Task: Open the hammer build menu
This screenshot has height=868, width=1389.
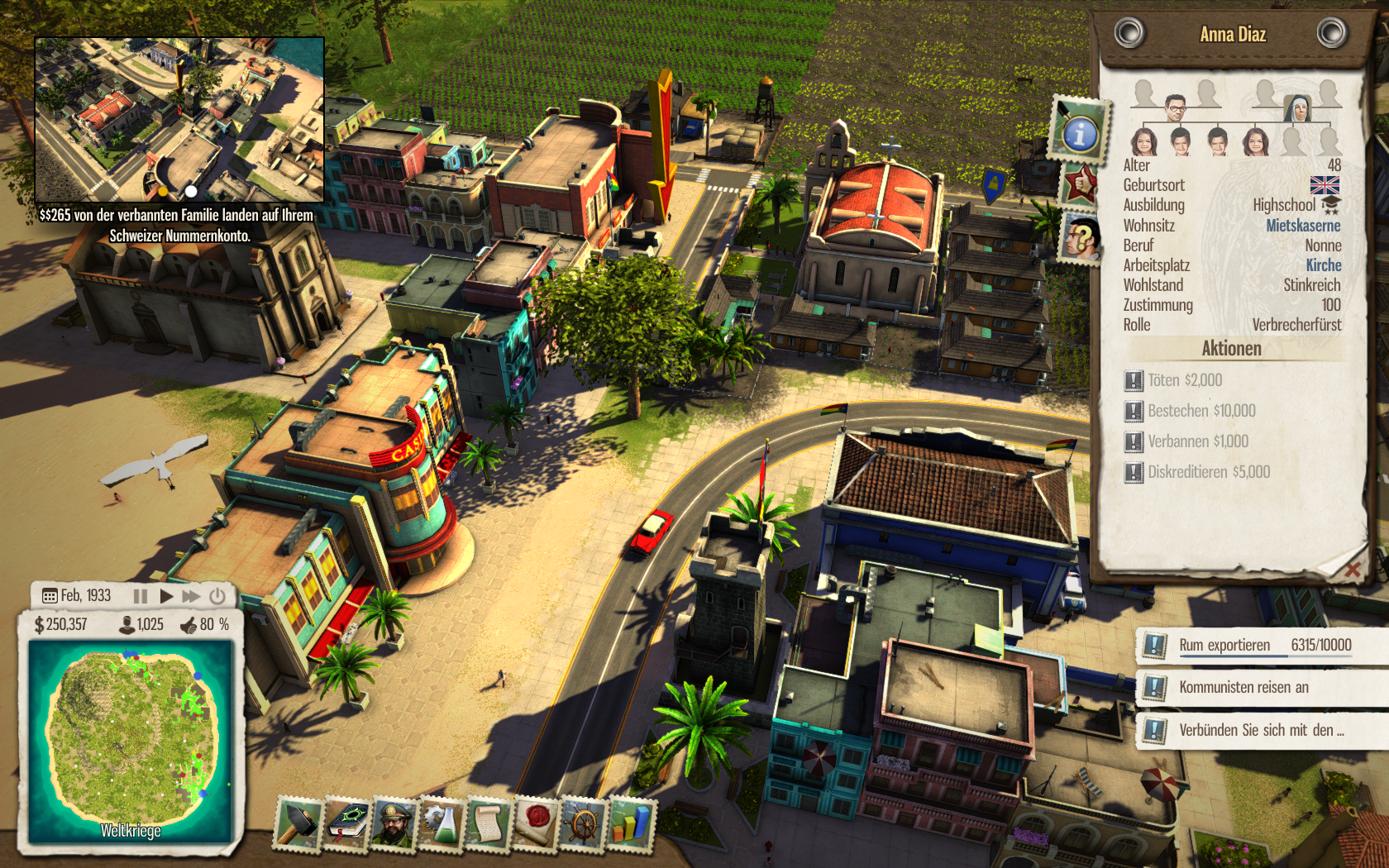Action: (297, 823)
